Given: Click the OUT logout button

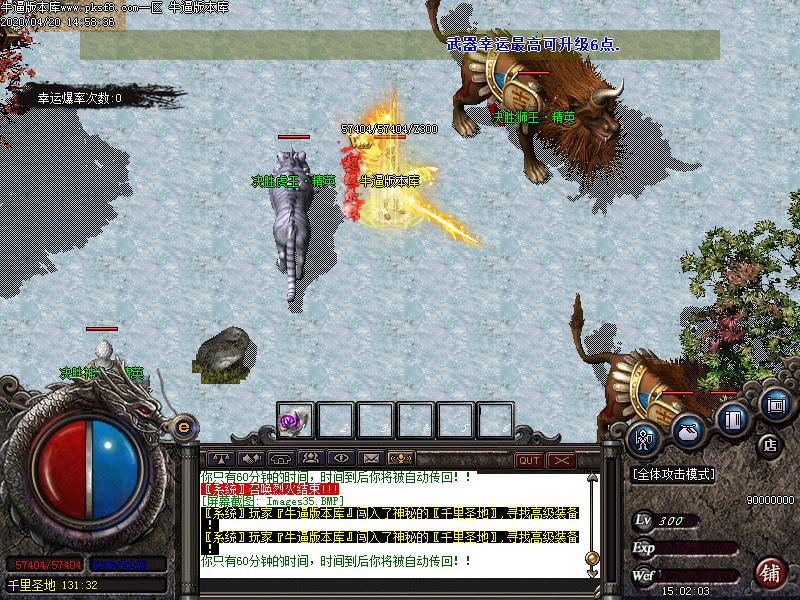Looking at the screenshot, I should pos(529,460).
